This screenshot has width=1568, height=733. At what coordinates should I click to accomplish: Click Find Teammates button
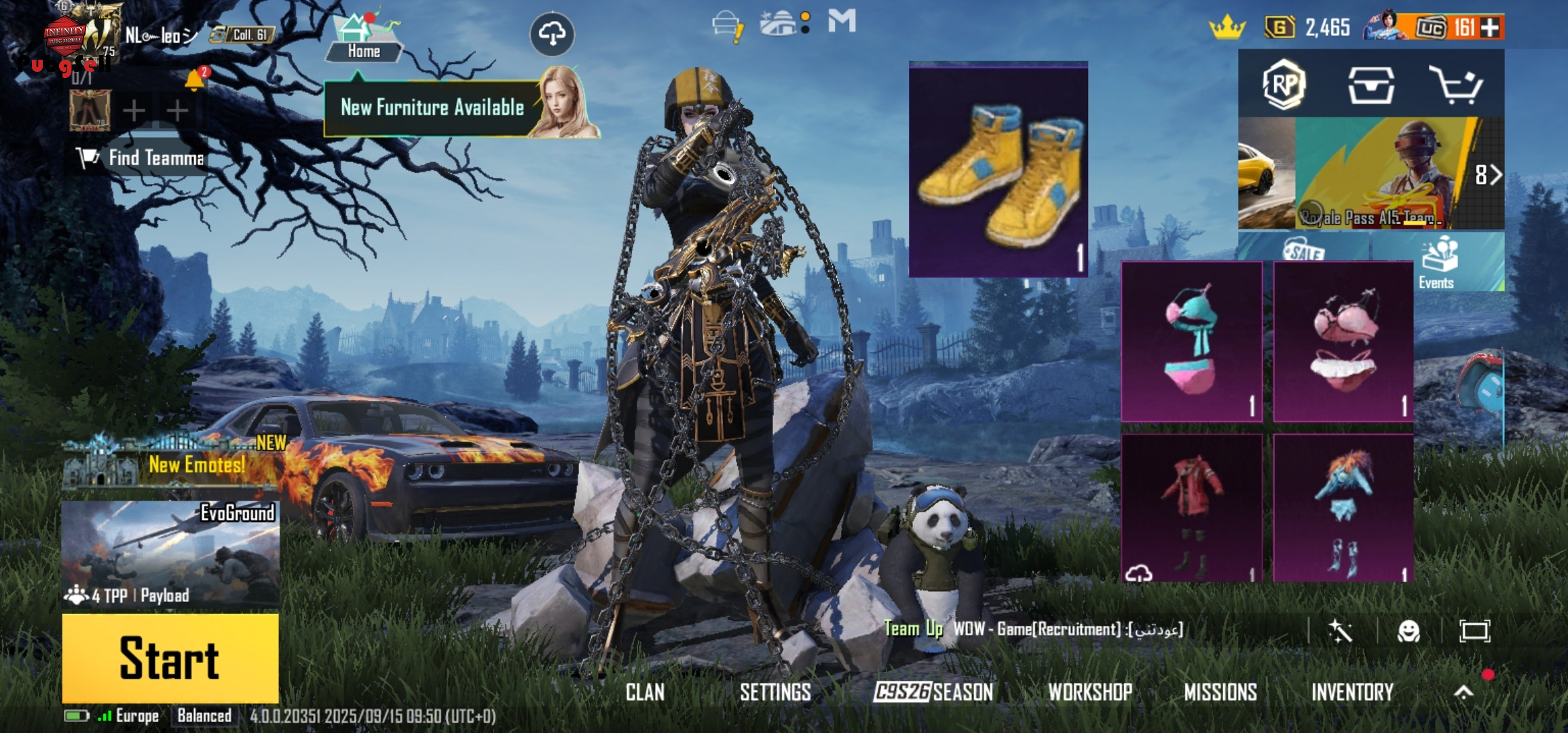point(141,158)
